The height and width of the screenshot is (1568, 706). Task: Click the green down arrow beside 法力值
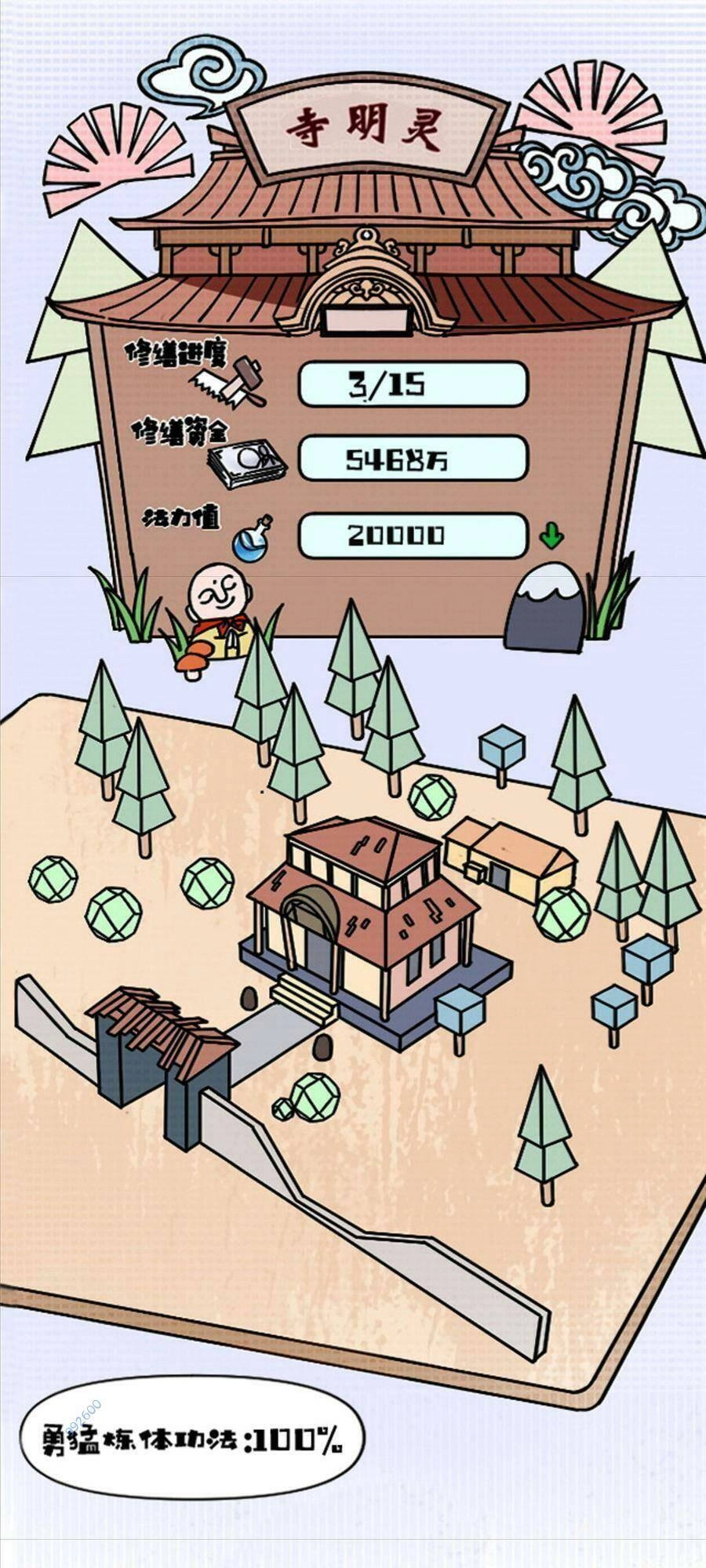(551, 536)
